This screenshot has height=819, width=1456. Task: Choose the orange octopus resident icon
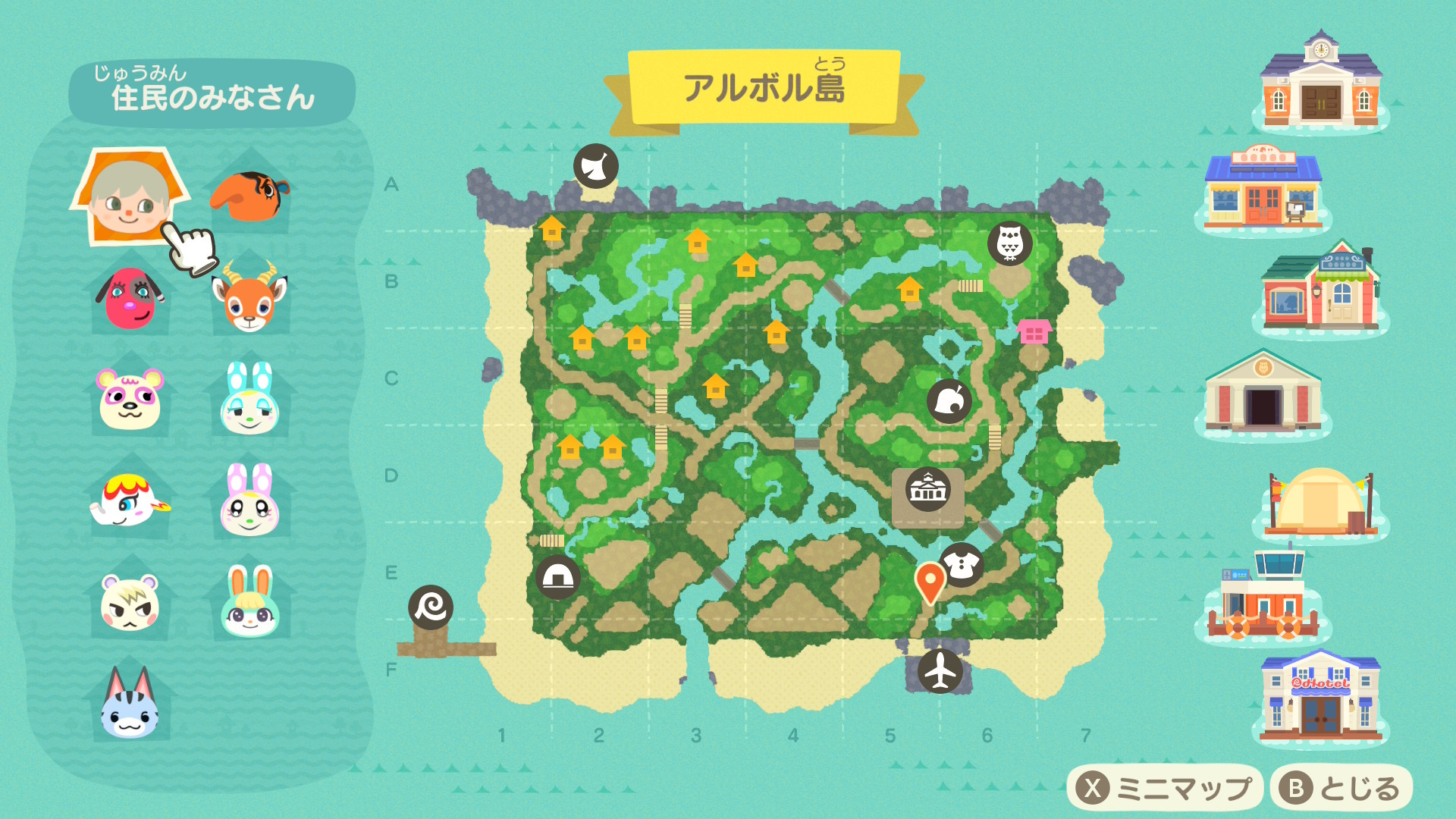coord(249,196)
